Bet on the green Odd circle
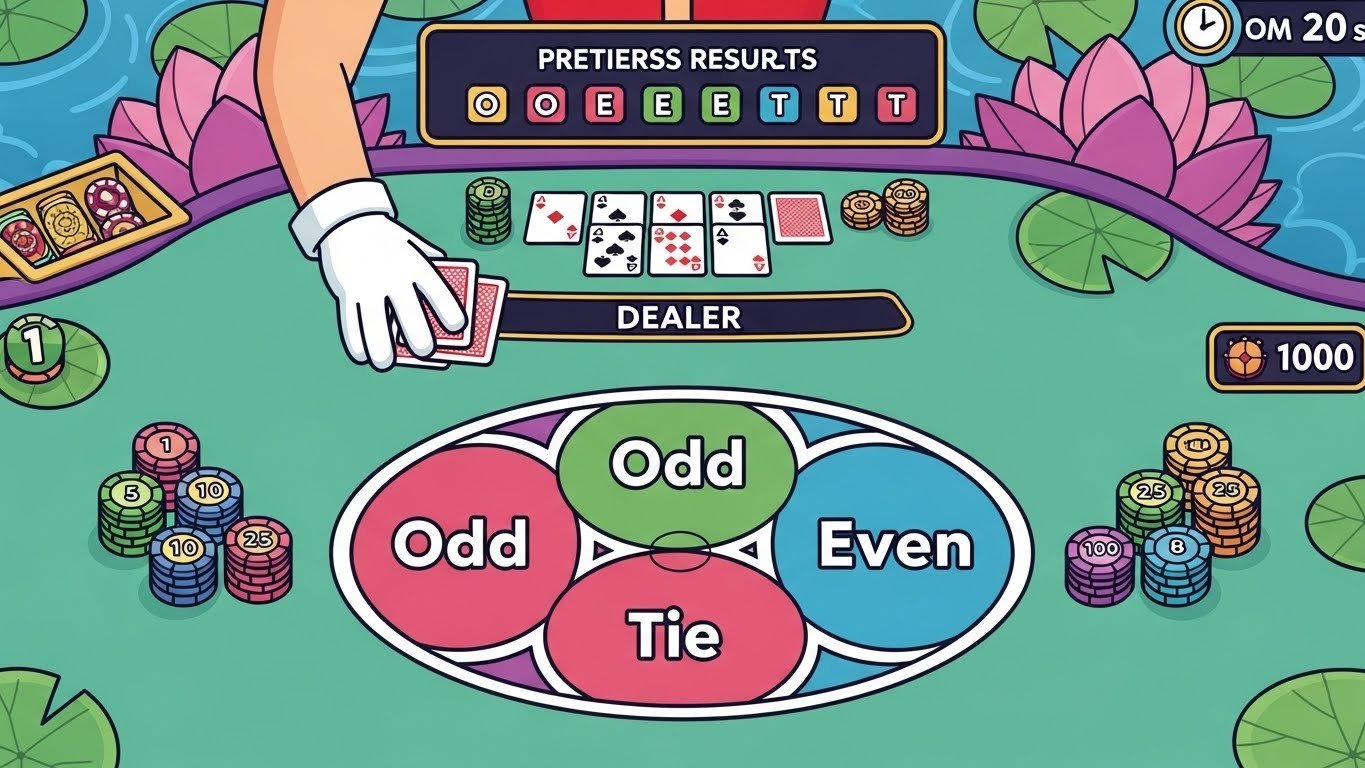This screenshot has width=1365, height=768. [677, 462]
